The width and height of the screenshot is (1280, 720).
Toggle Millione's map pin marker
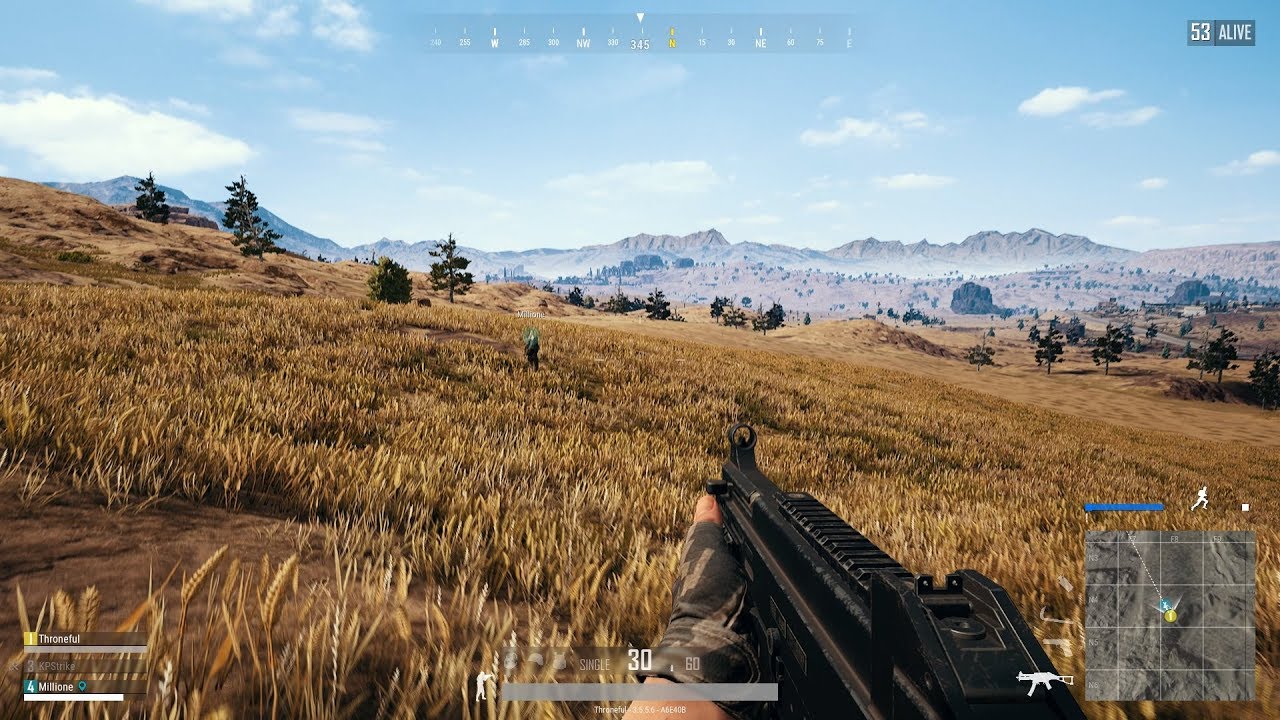tap(82, 687)
